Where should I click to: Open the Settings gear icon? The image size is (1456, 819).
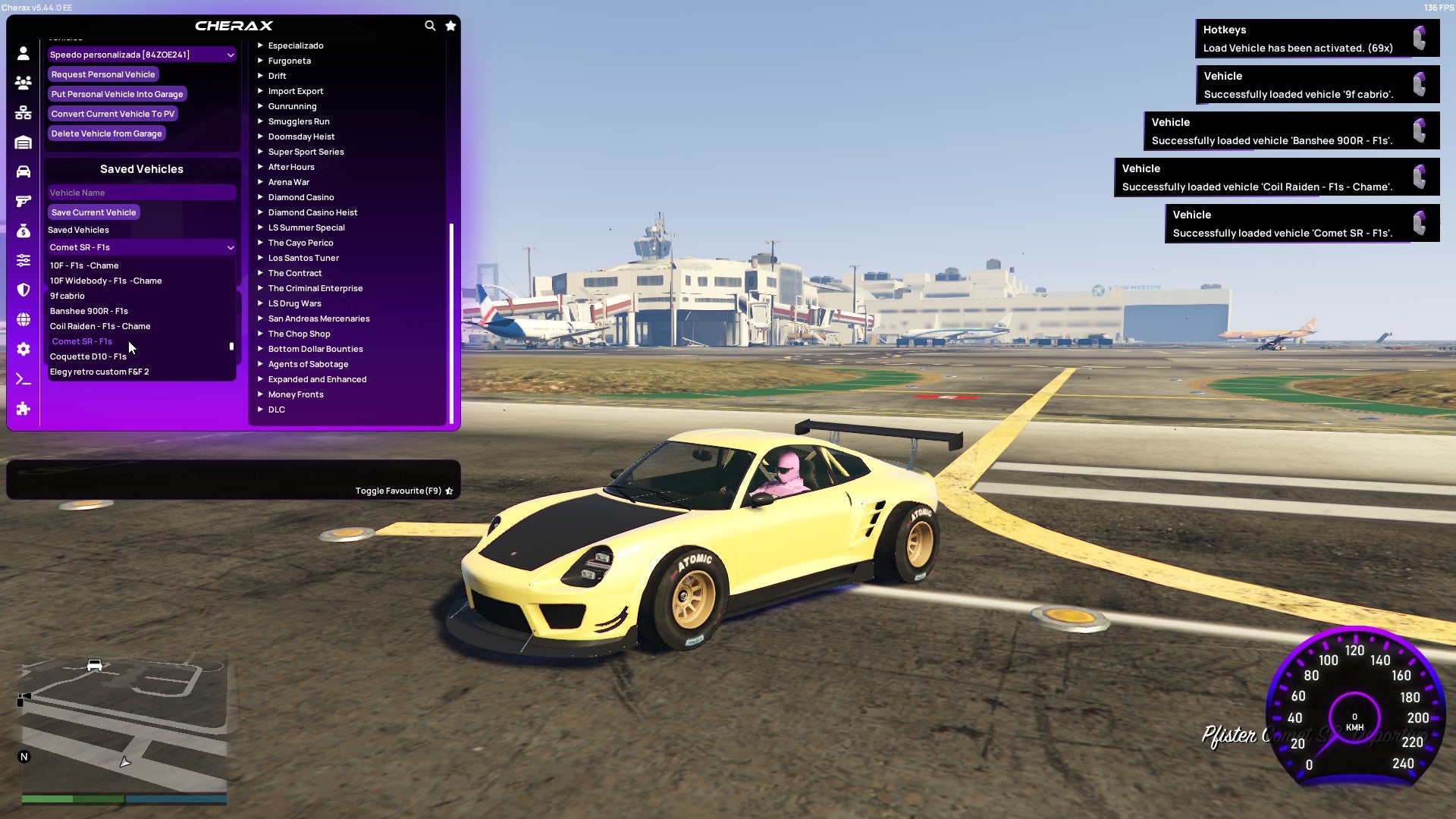tap(23, 349)
